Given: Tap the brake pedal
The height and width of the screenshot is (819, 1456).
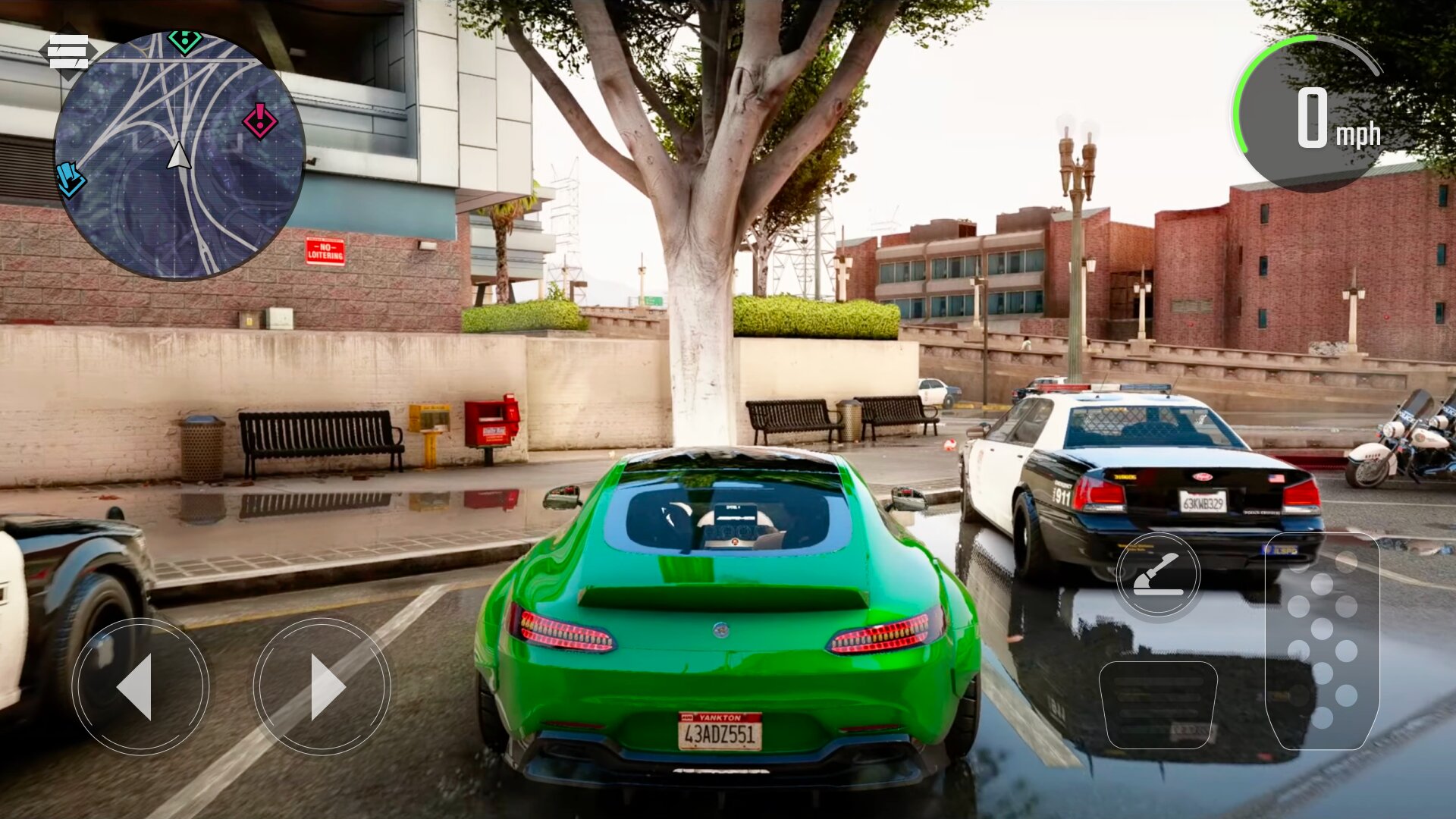Looking at the screenshot, I should pyautogui.click(x=1158, y=705).
